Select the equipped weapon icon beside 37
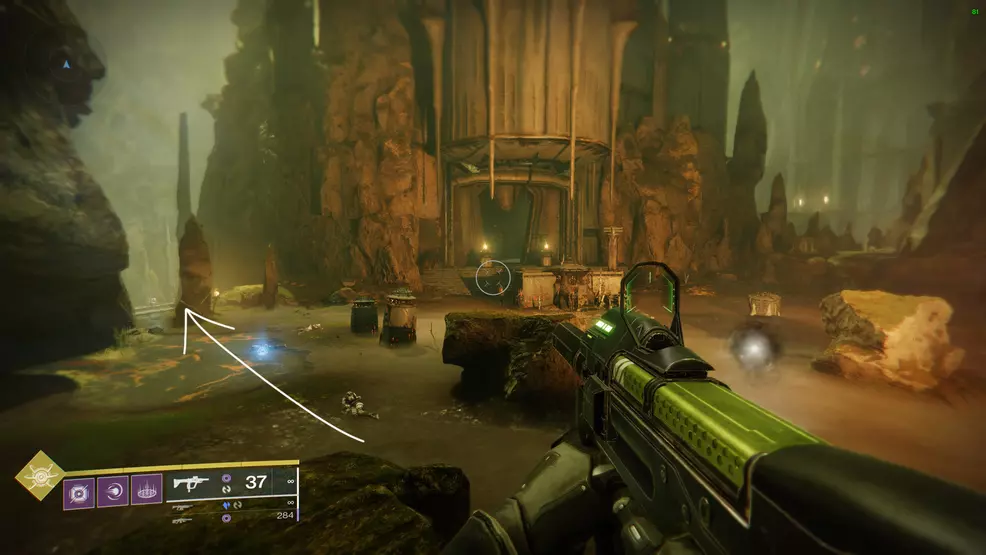The image size is (986, 555). pyautogui.click(x=190, y=483)
